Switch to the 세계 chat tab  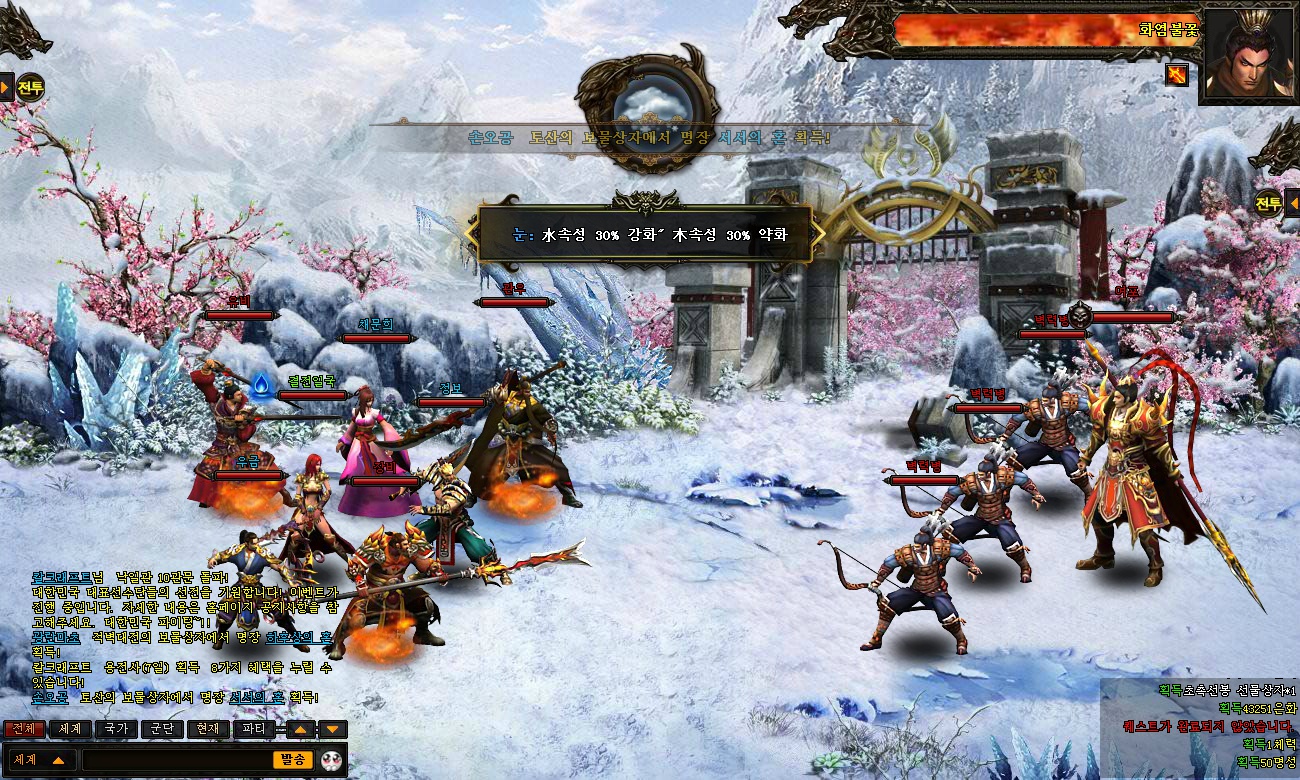click(x=69, y=729)
